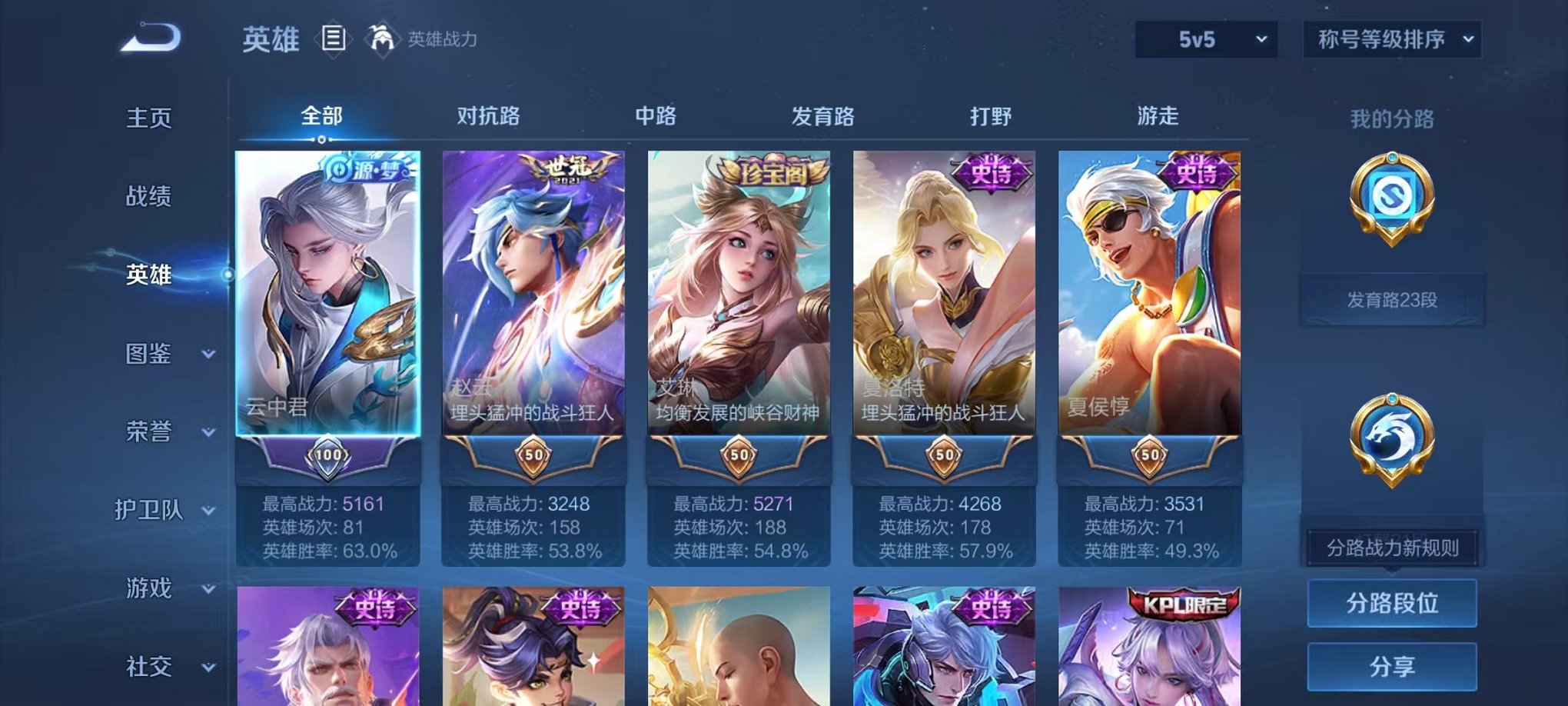Click the hero helmet icon for 英雄战力
Screen dimensions: 1568x706
(x=382, y=36)
